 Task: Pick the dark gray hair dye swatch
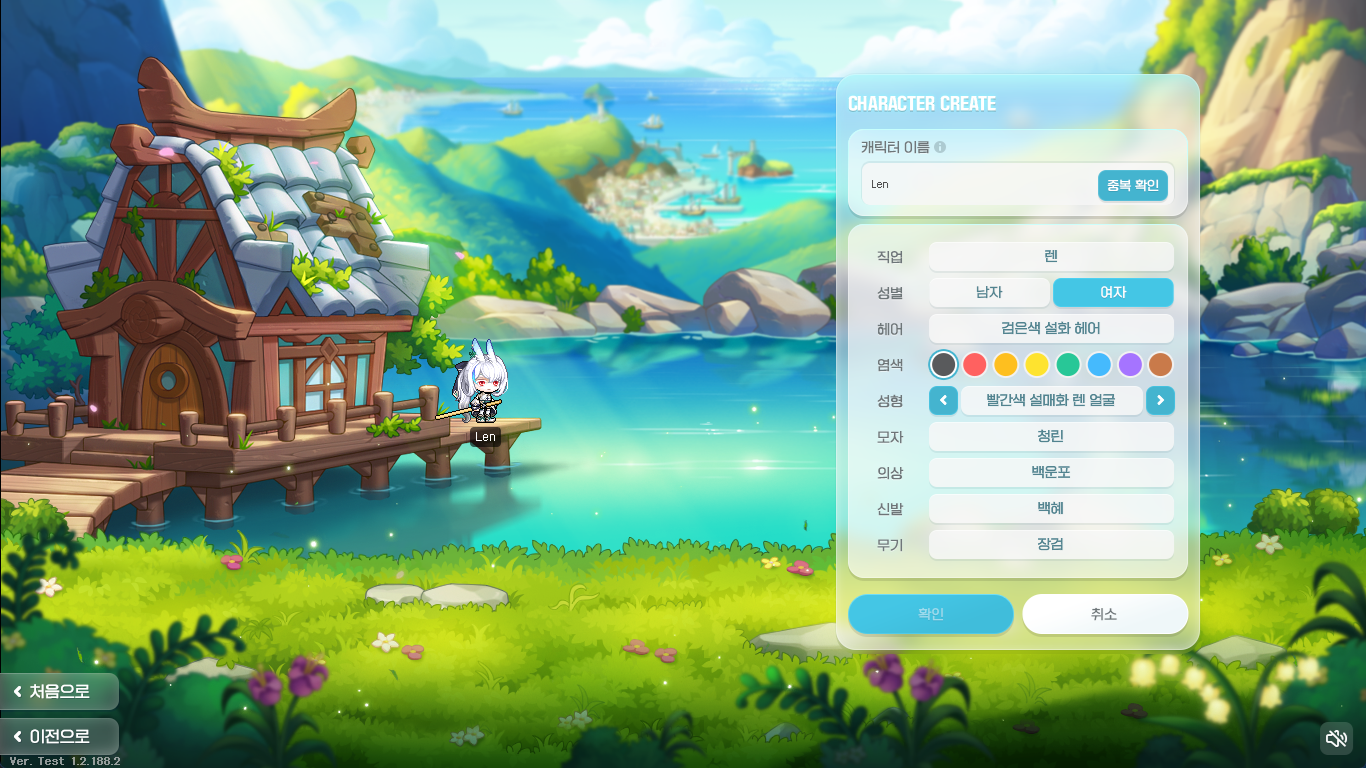pyautogui.click(x=943, y=364)
